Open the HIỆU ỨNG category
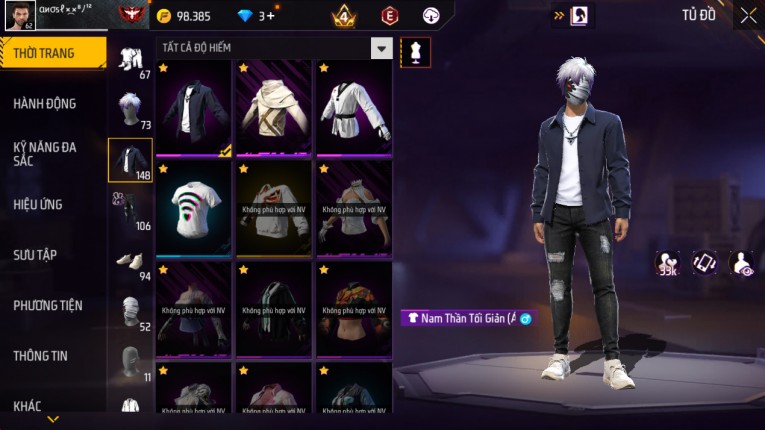This screenshot has width=765, height=430. (x=40, y=204)
